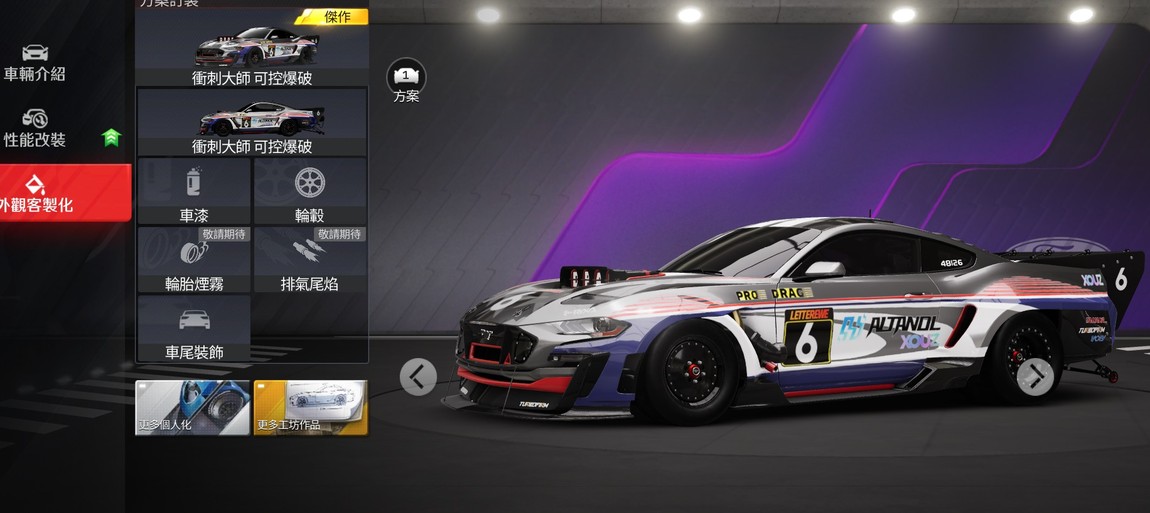The image size is (1150, 513).
Task: Select the 排氣尾焰 exhaust flame tile
Action: tap(310, 260)
